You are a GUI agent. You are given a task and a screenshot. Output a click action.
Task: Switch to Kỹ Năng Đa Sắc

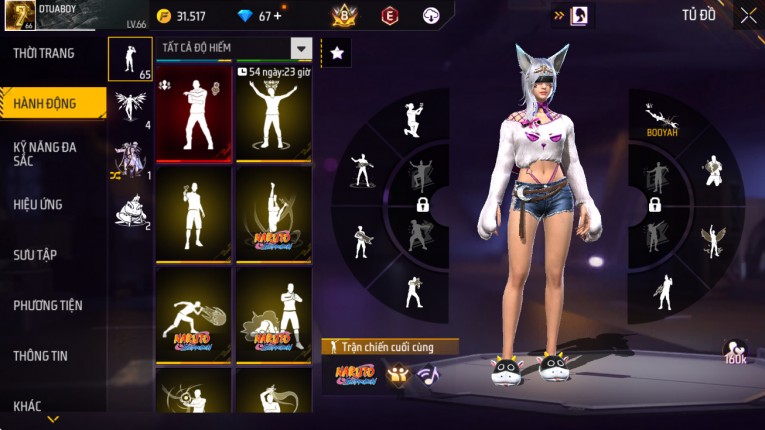[x=45, y=153]
